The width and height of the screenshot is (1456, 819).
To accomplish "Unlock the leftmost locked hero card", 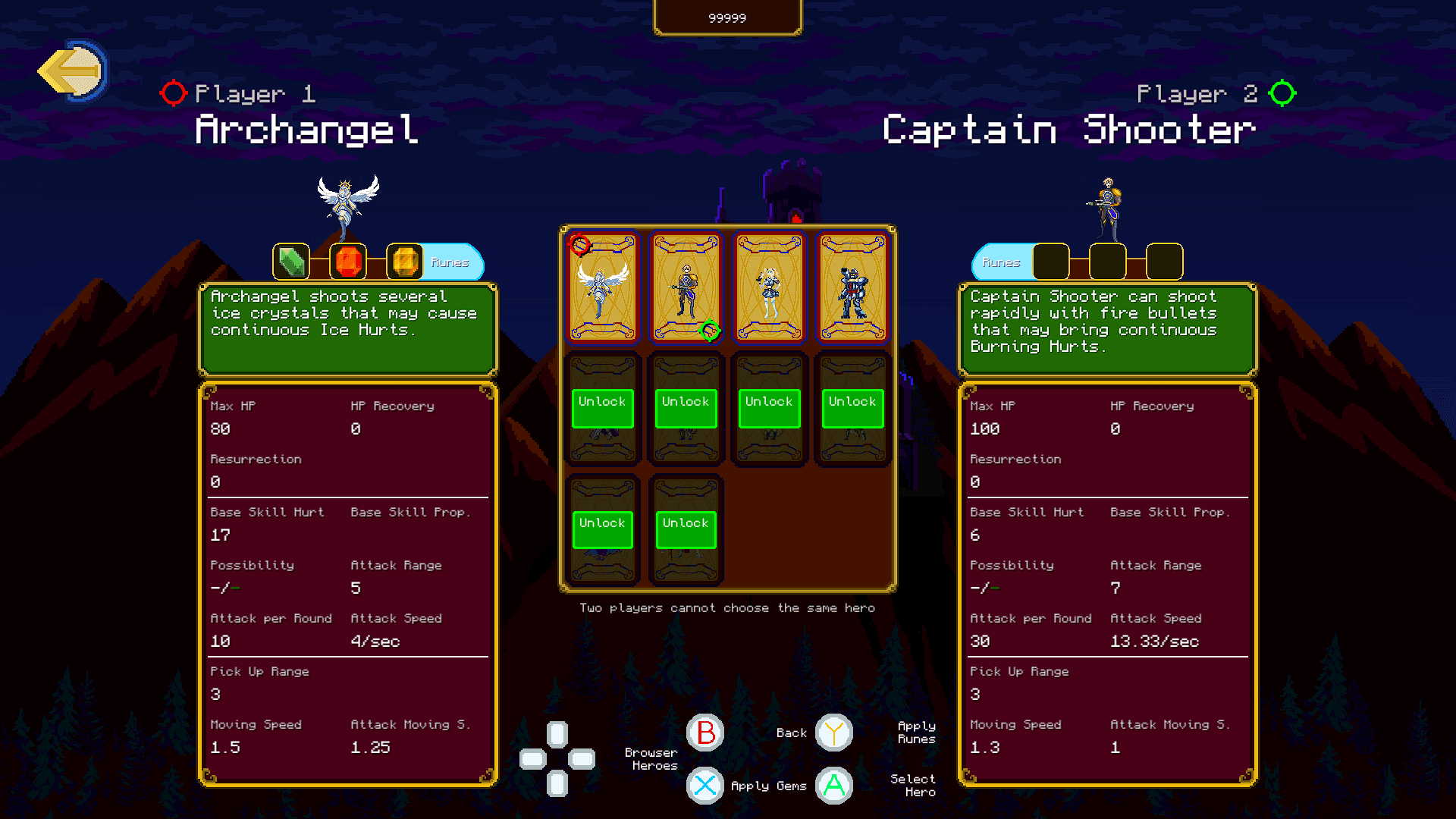I will [602, 408].
